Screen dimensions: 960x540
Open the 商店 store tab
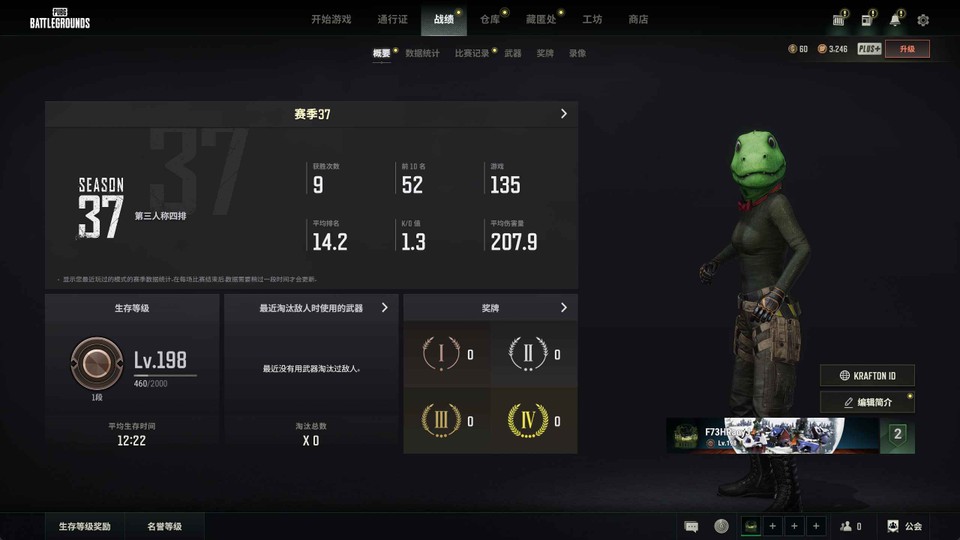(638, 19)
